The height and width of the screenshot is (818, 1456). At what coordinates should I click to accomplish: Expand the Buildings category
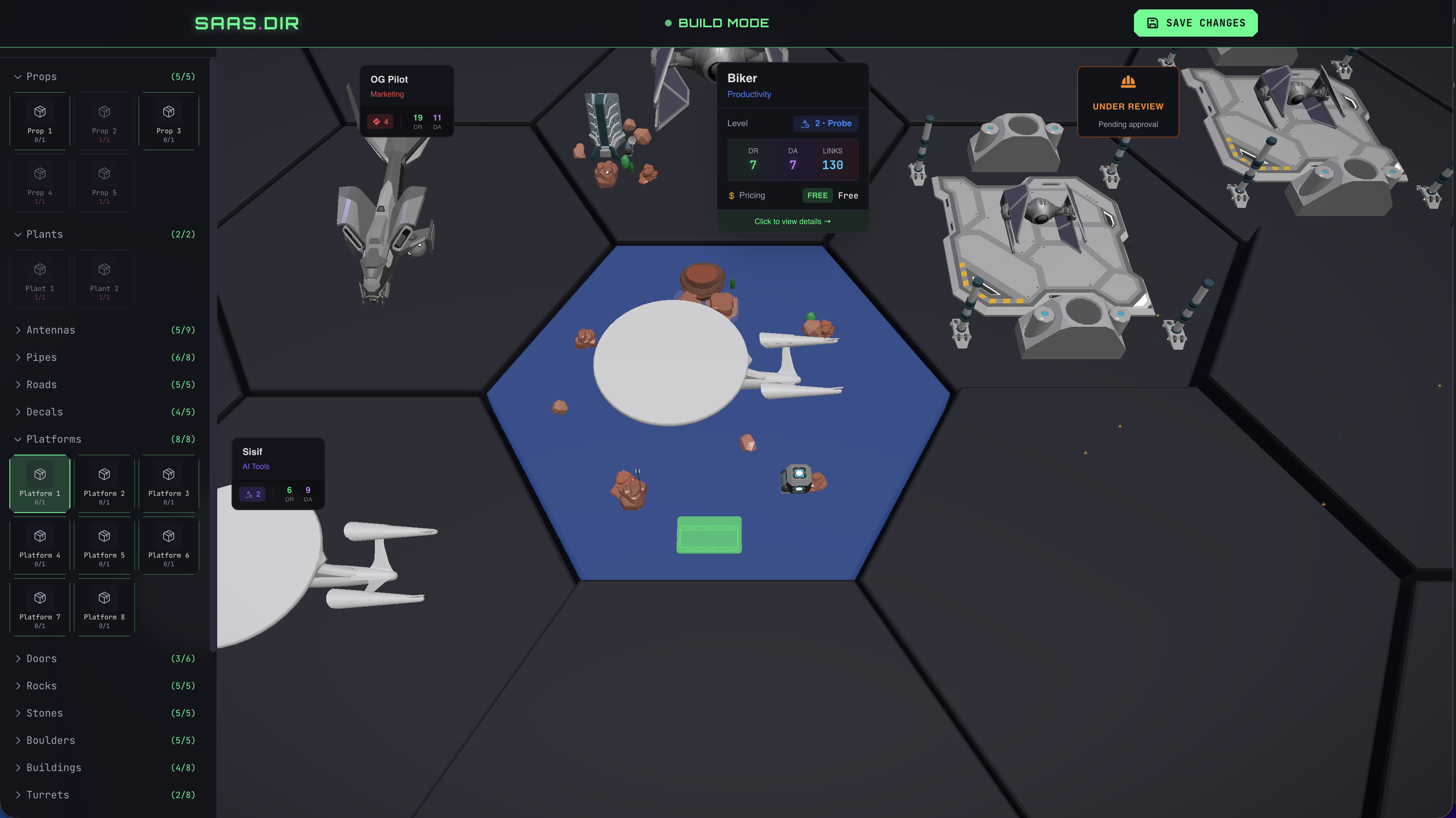click(54, 767)
